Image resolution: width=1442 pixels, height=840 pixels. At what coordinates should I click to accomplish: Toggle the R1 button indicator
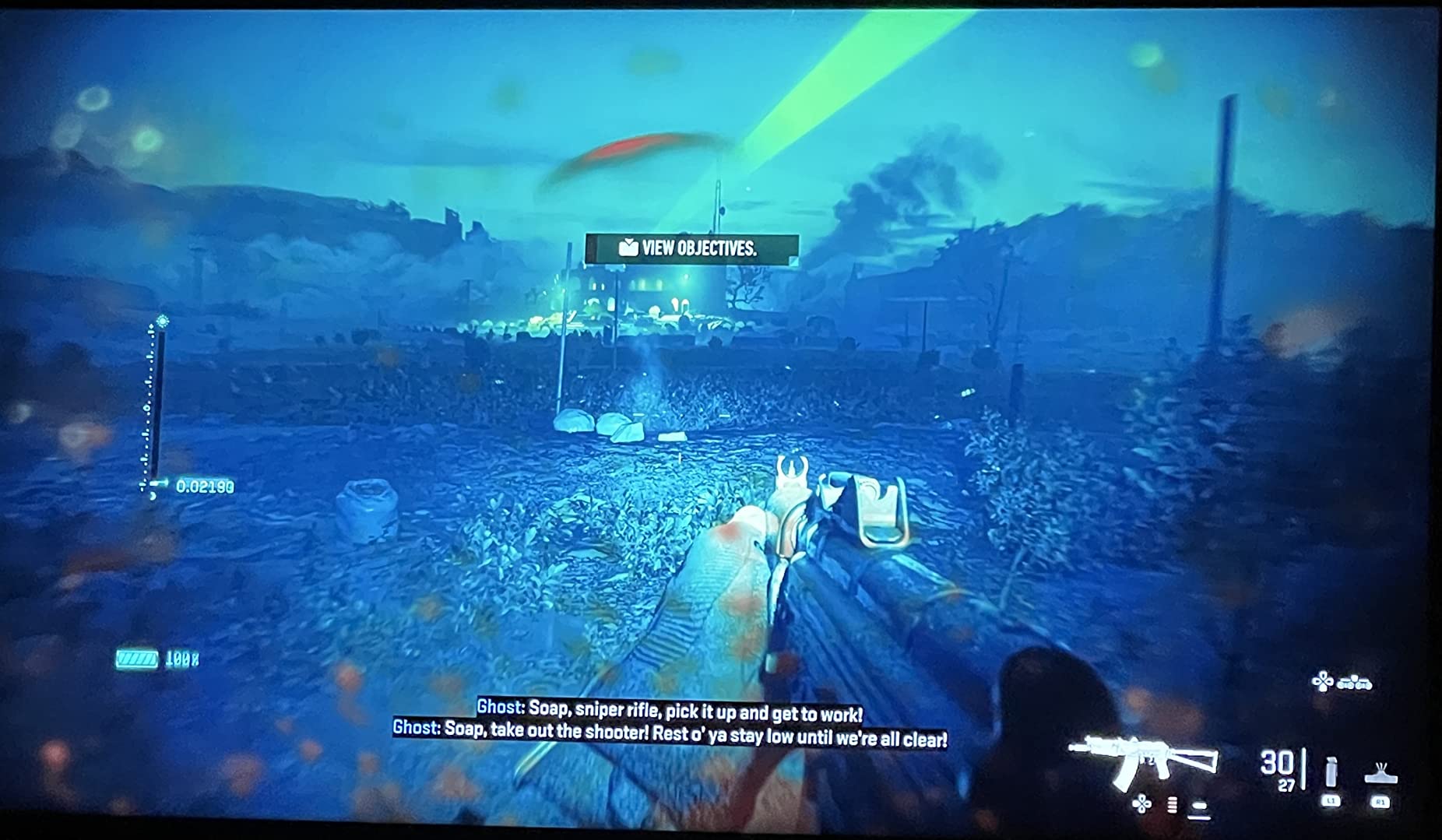(x=1381, y=802)
